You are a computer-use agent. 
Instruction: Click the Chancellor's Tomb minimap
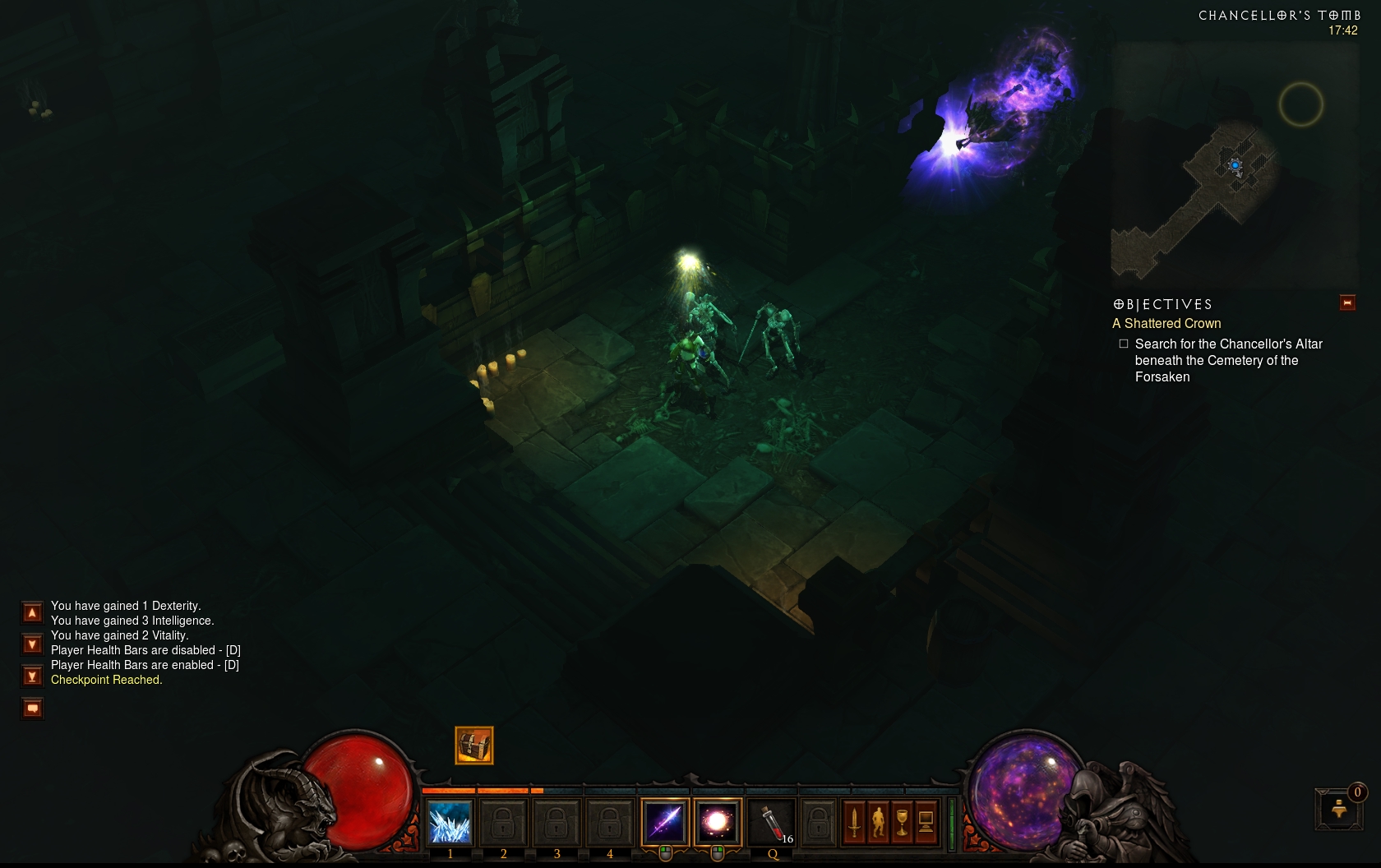[x=1233, y=164]
